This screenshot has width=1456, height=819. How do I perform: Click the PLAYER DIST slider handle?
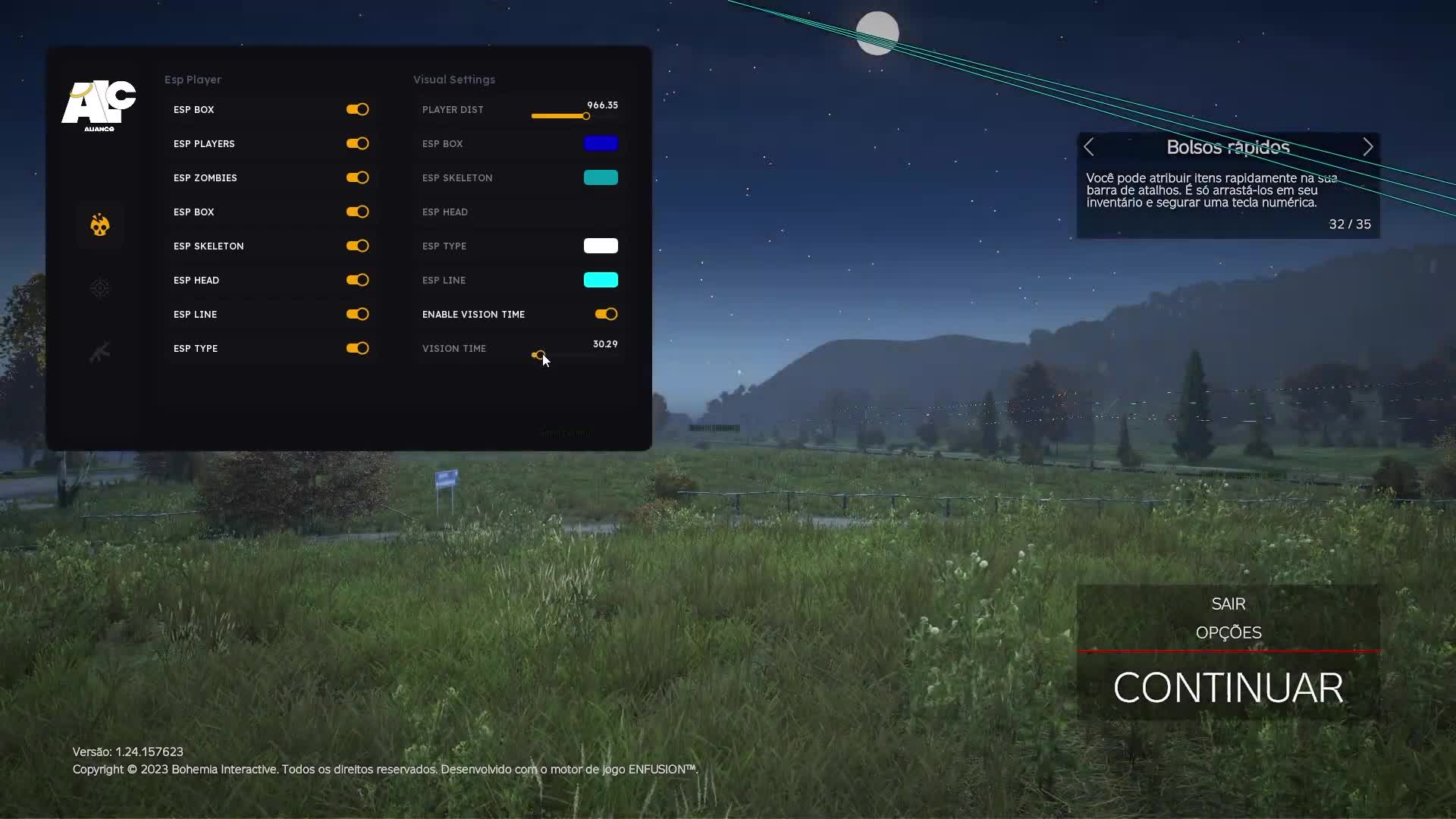point(585,116)
